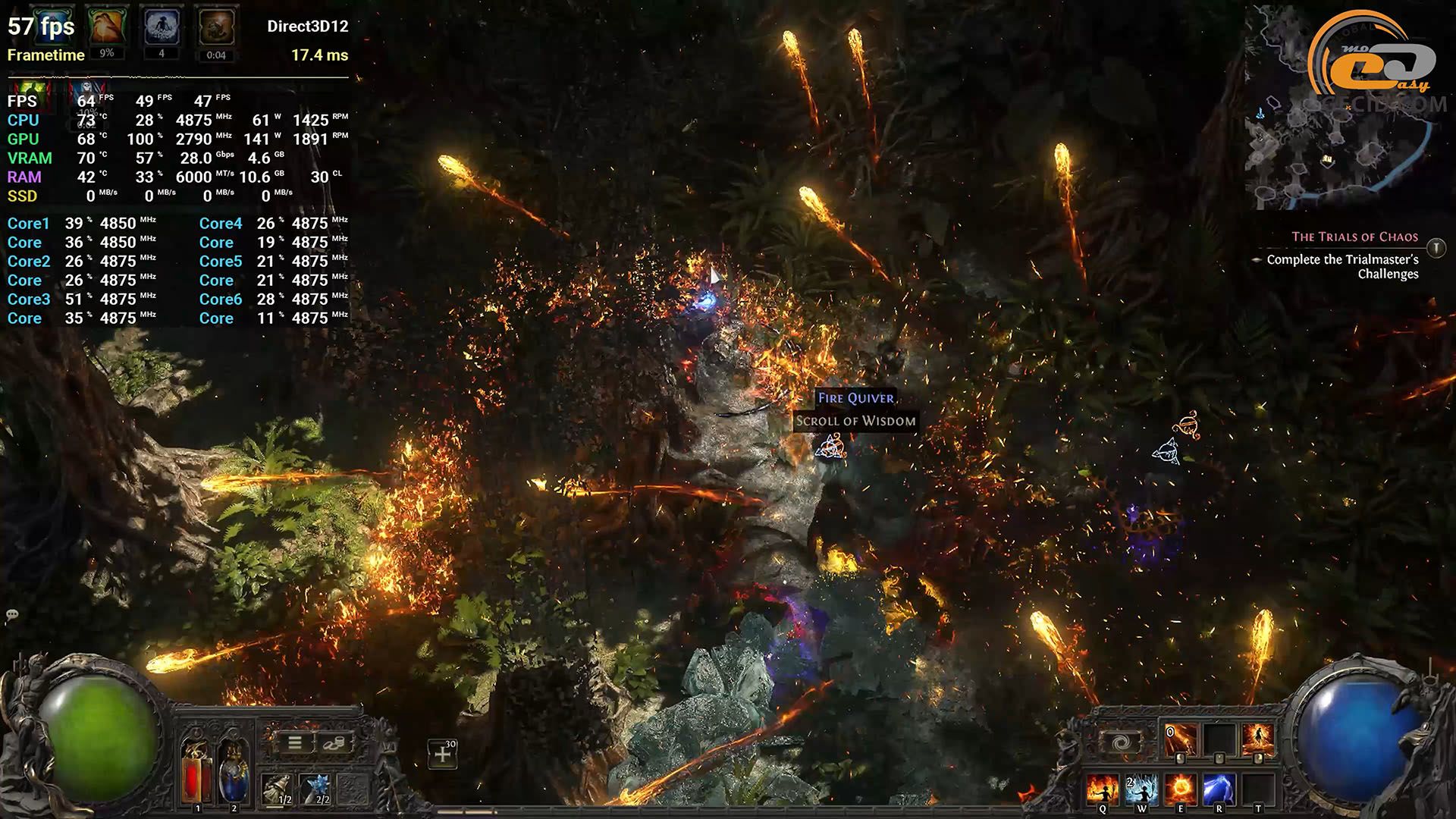Viewport: 1456px width, 819px height.
Task: Pick up the Fire Quiver item label
Action: pyautogui.click(x=855, y=398)
